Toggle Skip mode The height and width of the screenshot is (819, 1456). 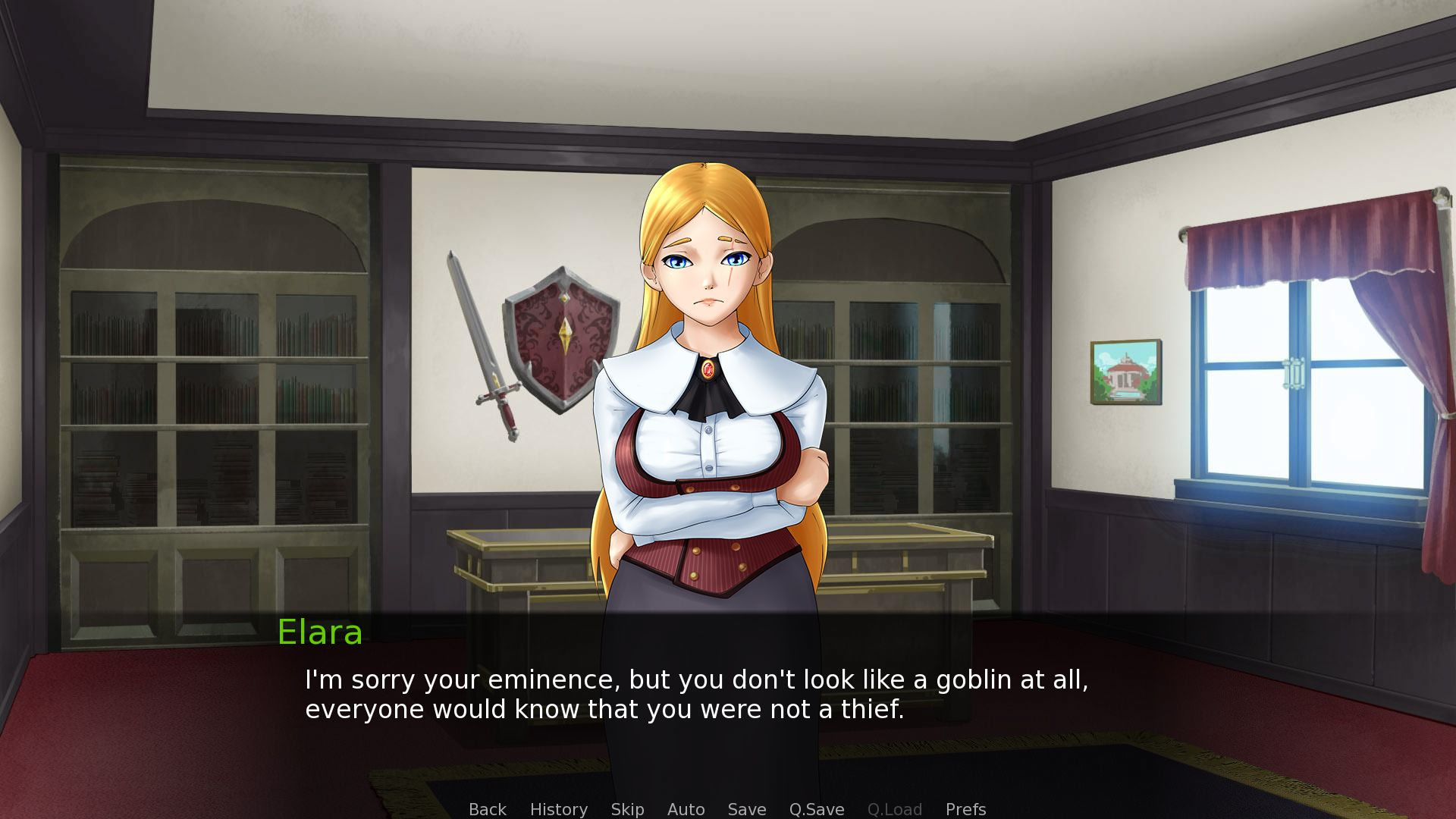[x=627, y=809]
